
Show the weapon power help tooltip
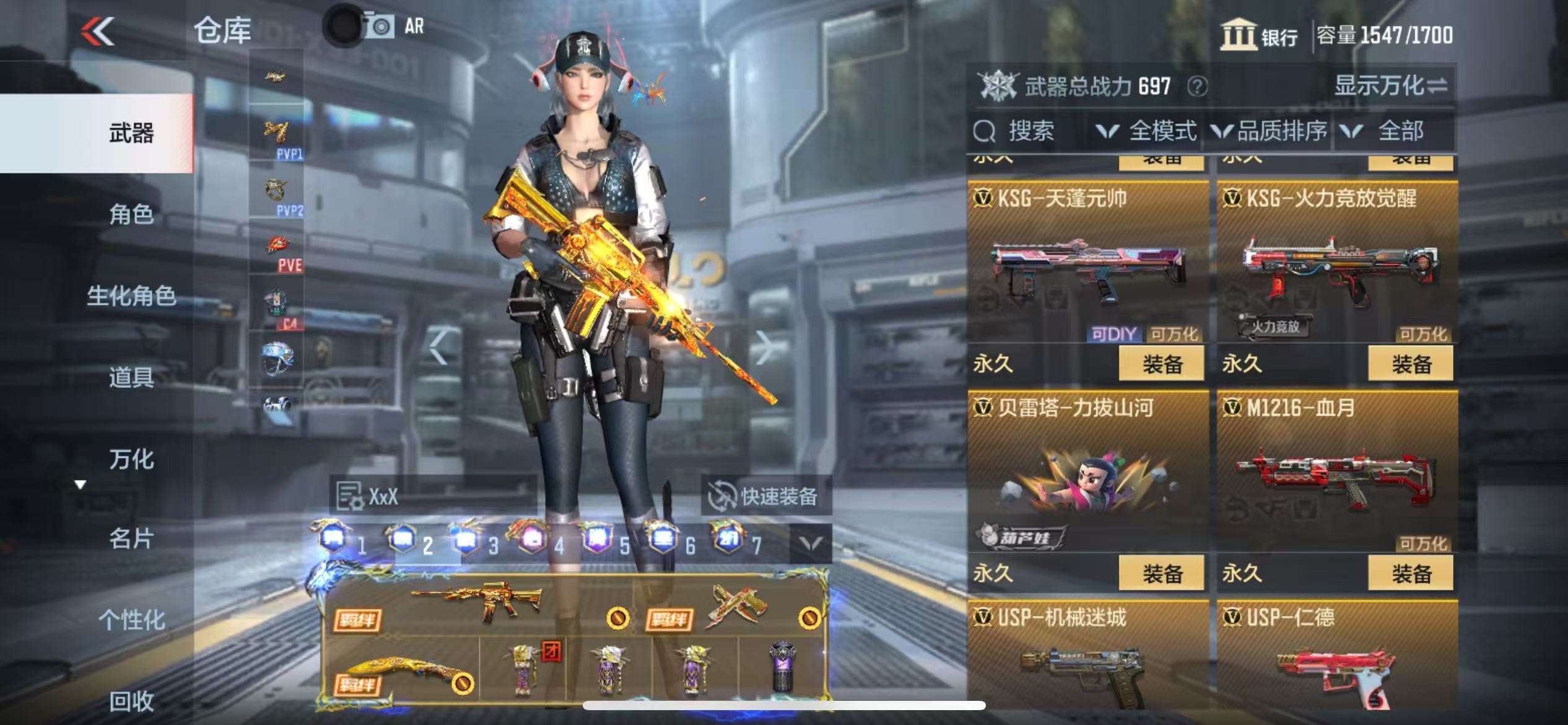pyautogui.click(x=1197, y=86)
